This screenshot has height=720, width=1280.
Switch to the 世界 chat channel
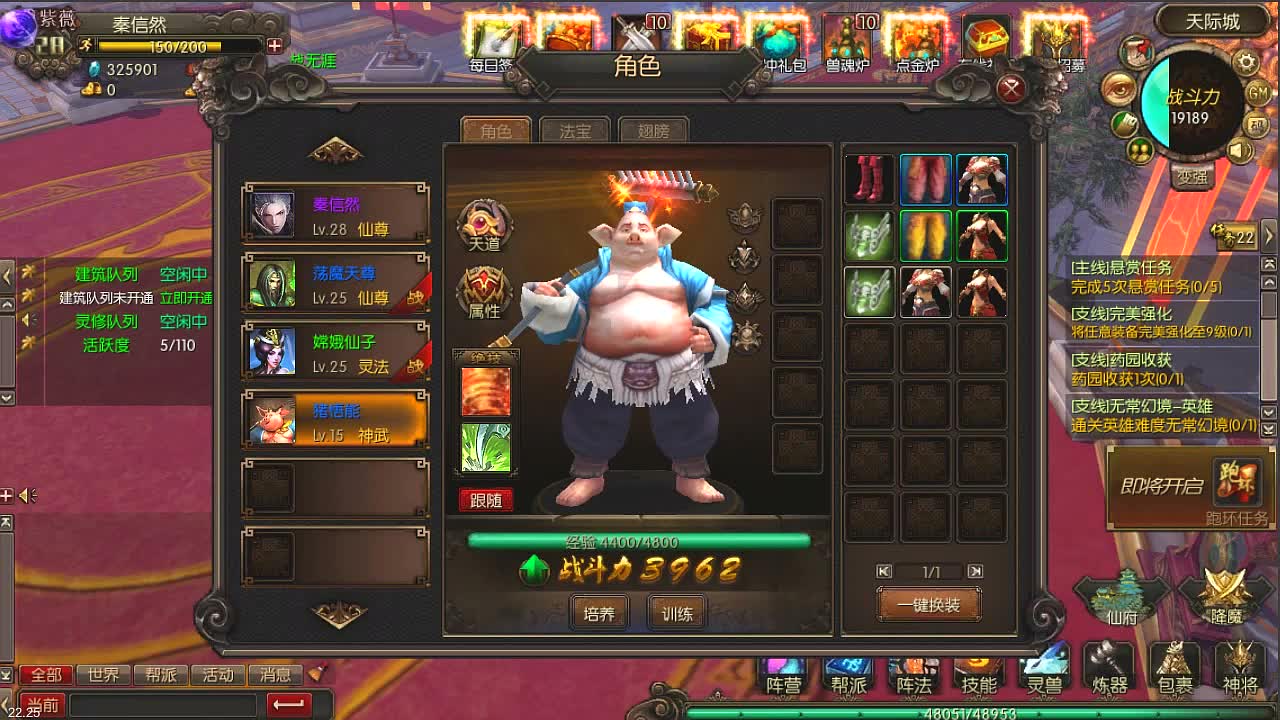pyautogui.click(x=103, y=675)
